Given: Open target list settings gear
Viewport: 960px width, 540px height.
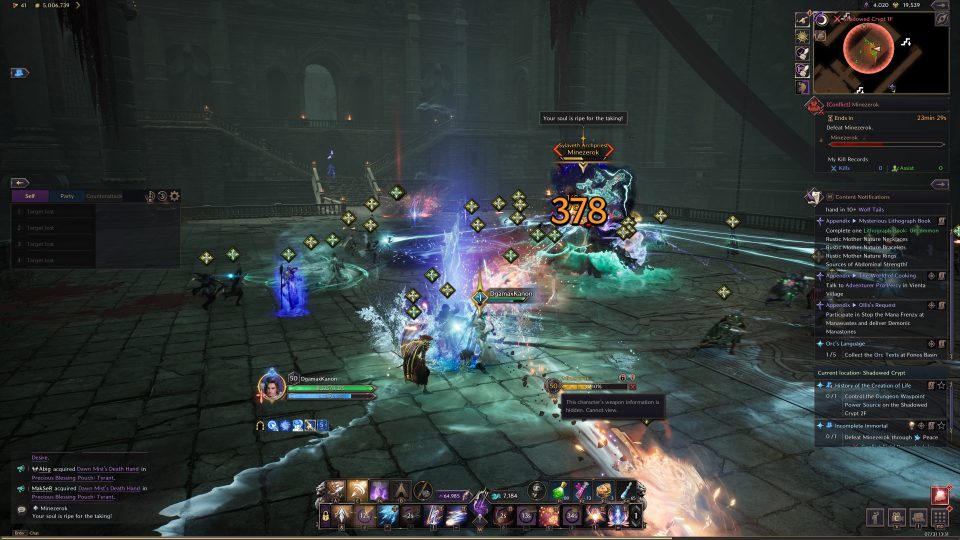Looking at the screenshot, I should pos(175,197).
